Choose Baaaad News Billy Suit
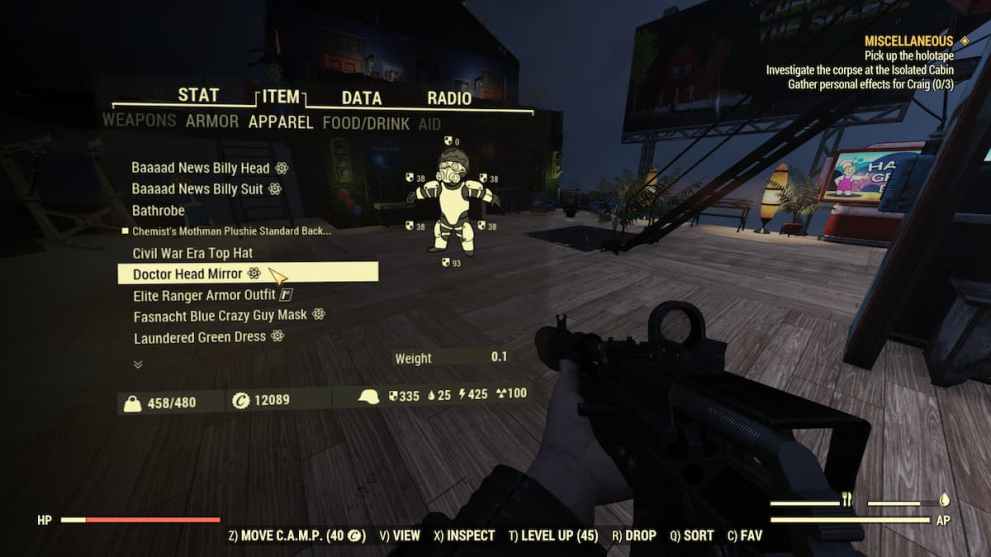The image size is (991, 557). [x=198, y=189]
